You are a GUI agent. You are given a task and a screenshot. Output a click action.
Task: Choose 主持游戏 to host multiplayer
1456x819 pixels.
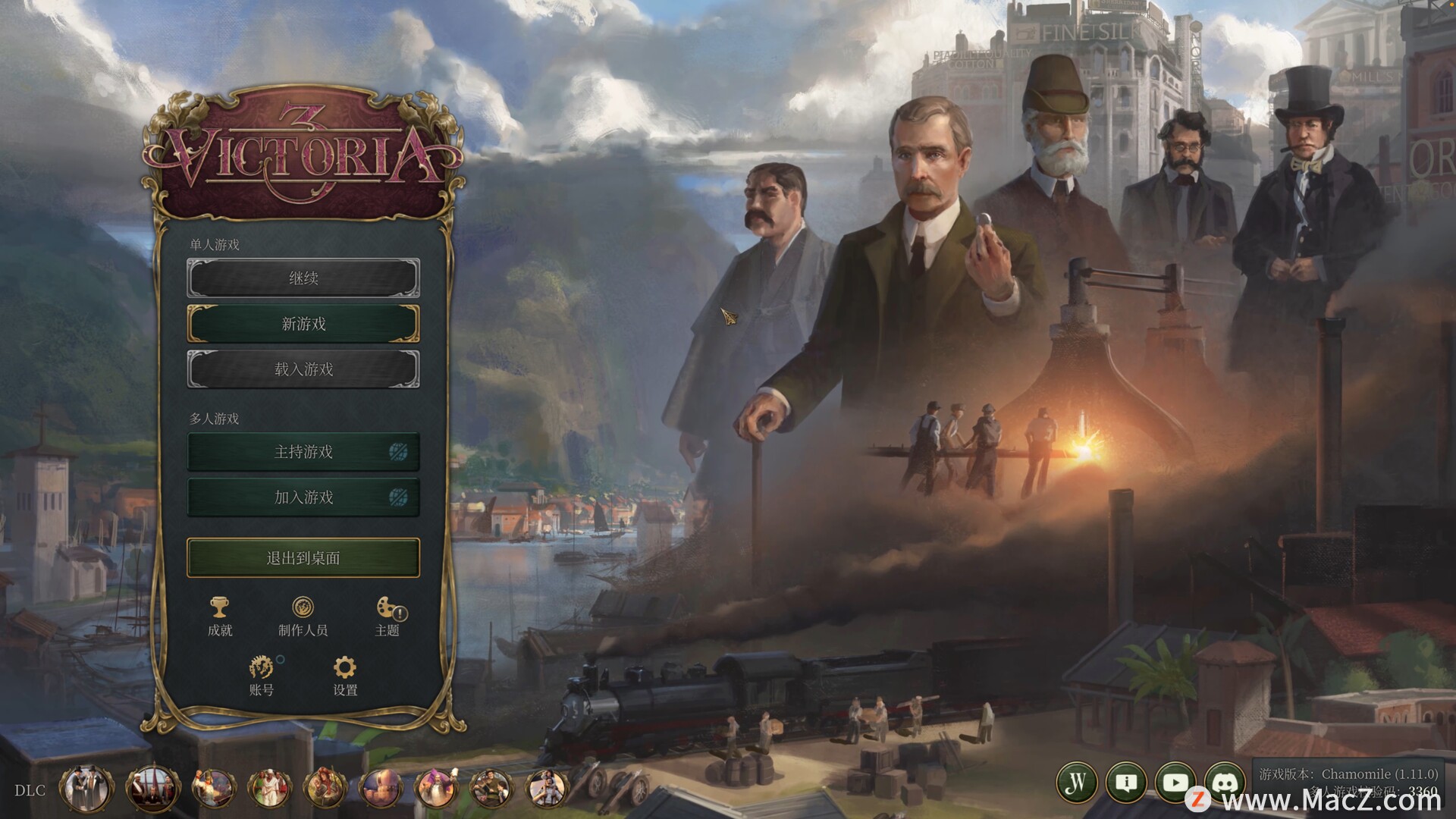click(303, 452)
